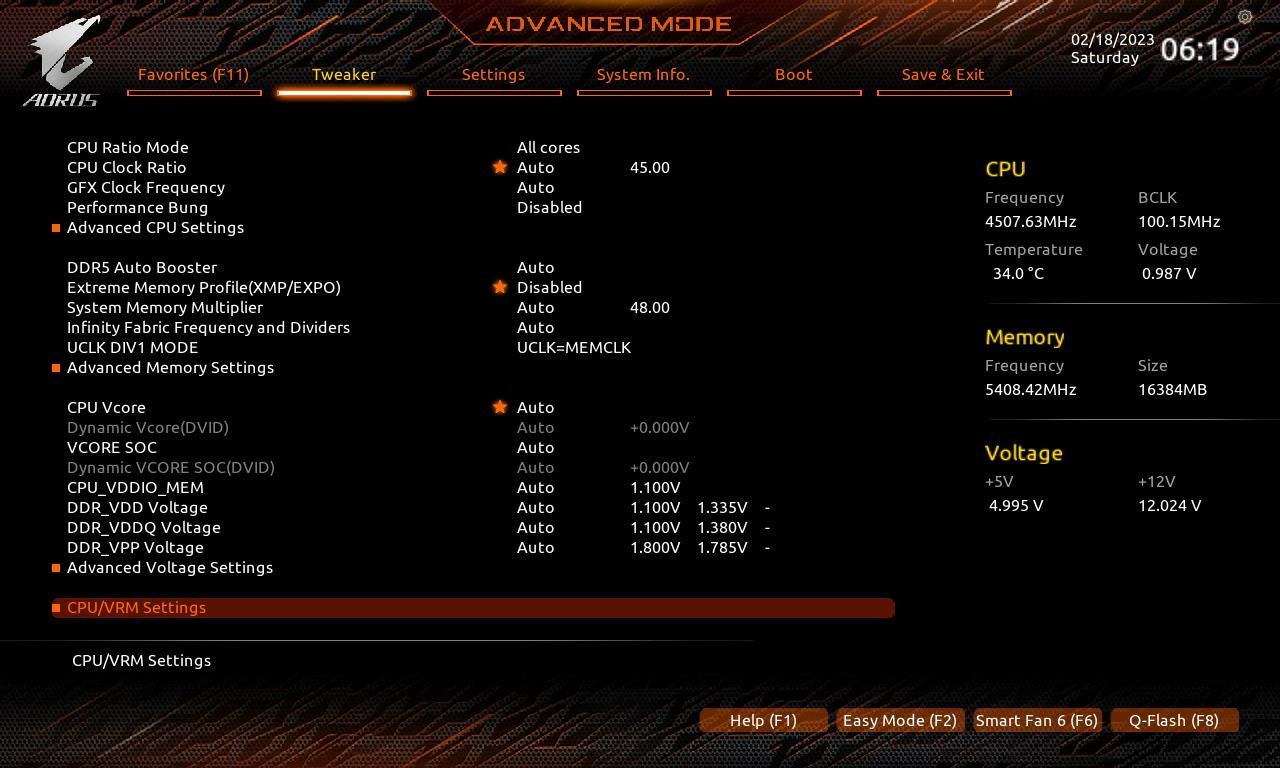
Task: Open the System Memory Multiplier setting
Action: click(x=535, y=307)
